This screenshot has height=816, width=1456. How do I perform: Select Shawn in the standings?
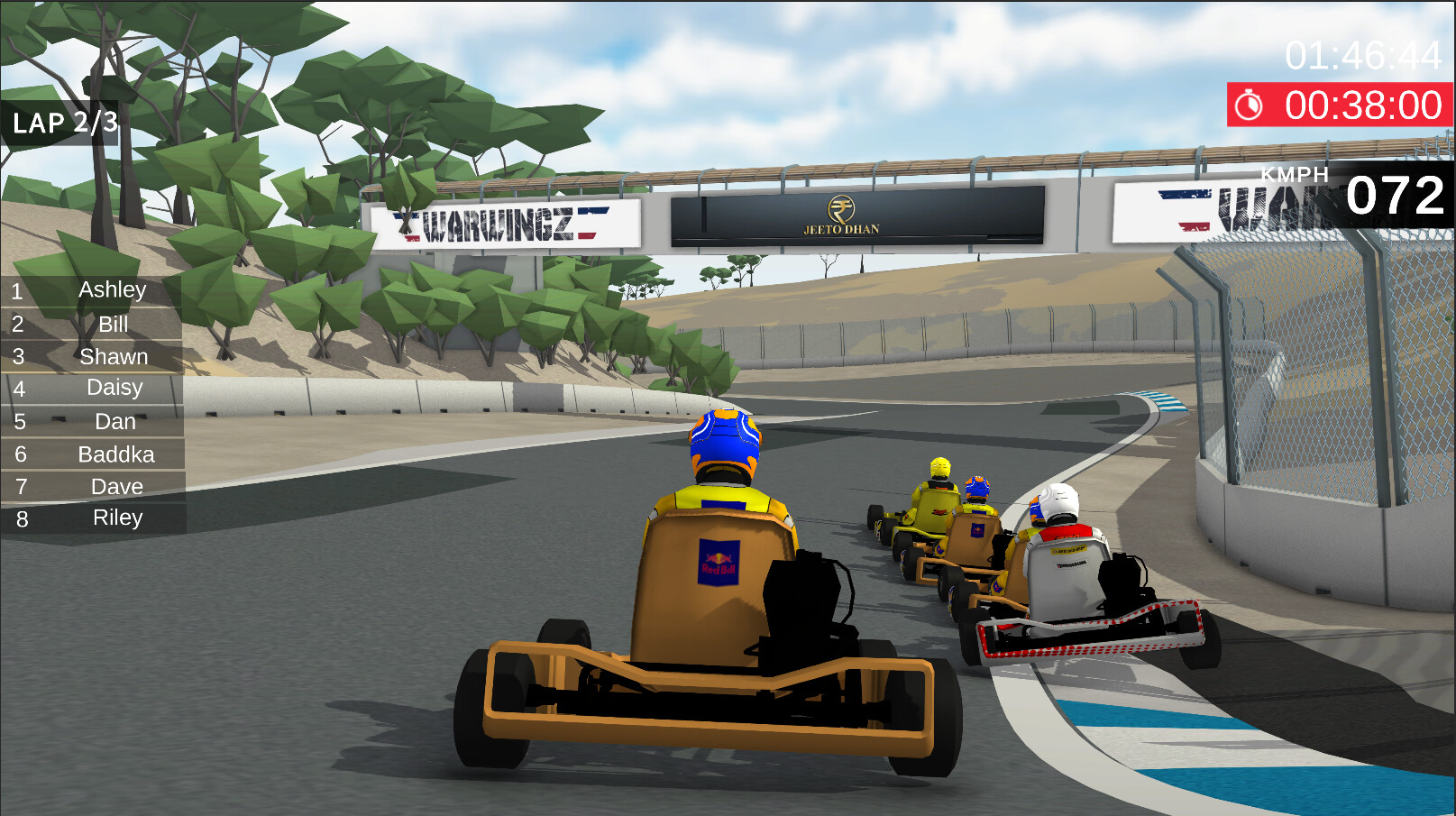point(115,356)
